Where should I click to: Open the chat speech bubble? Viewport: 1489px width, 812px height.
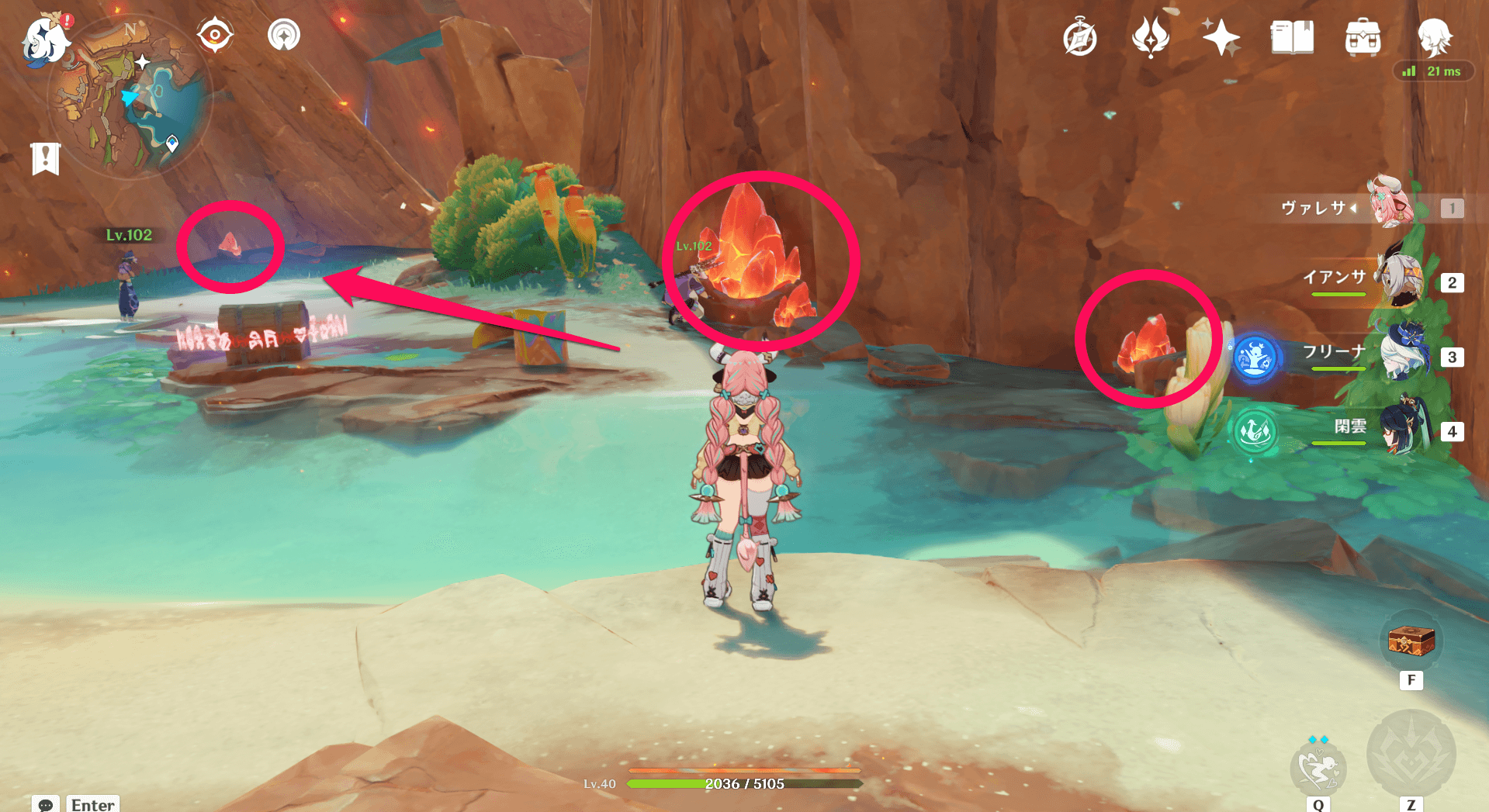click(45, 804)
